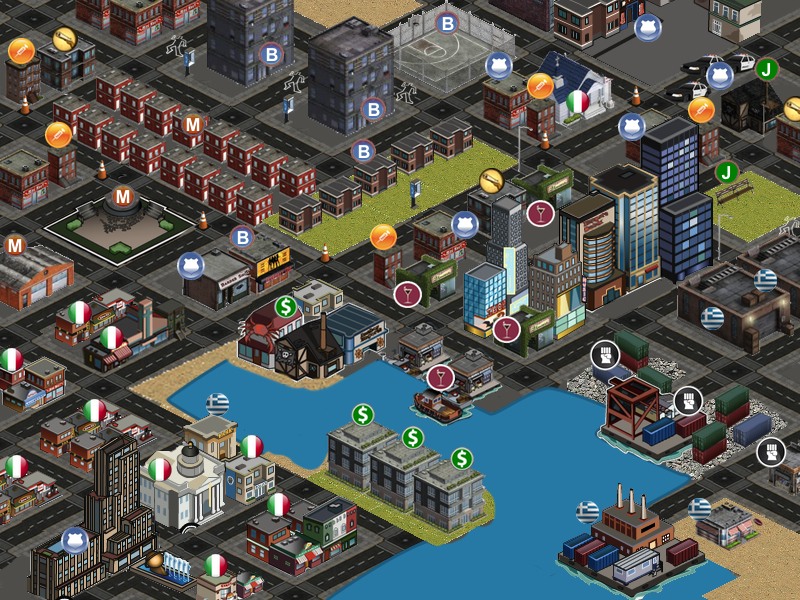Select the B marker on the basketball court
Screen dimensions: 800x600
pyautogui.click(x=447, y=23)
